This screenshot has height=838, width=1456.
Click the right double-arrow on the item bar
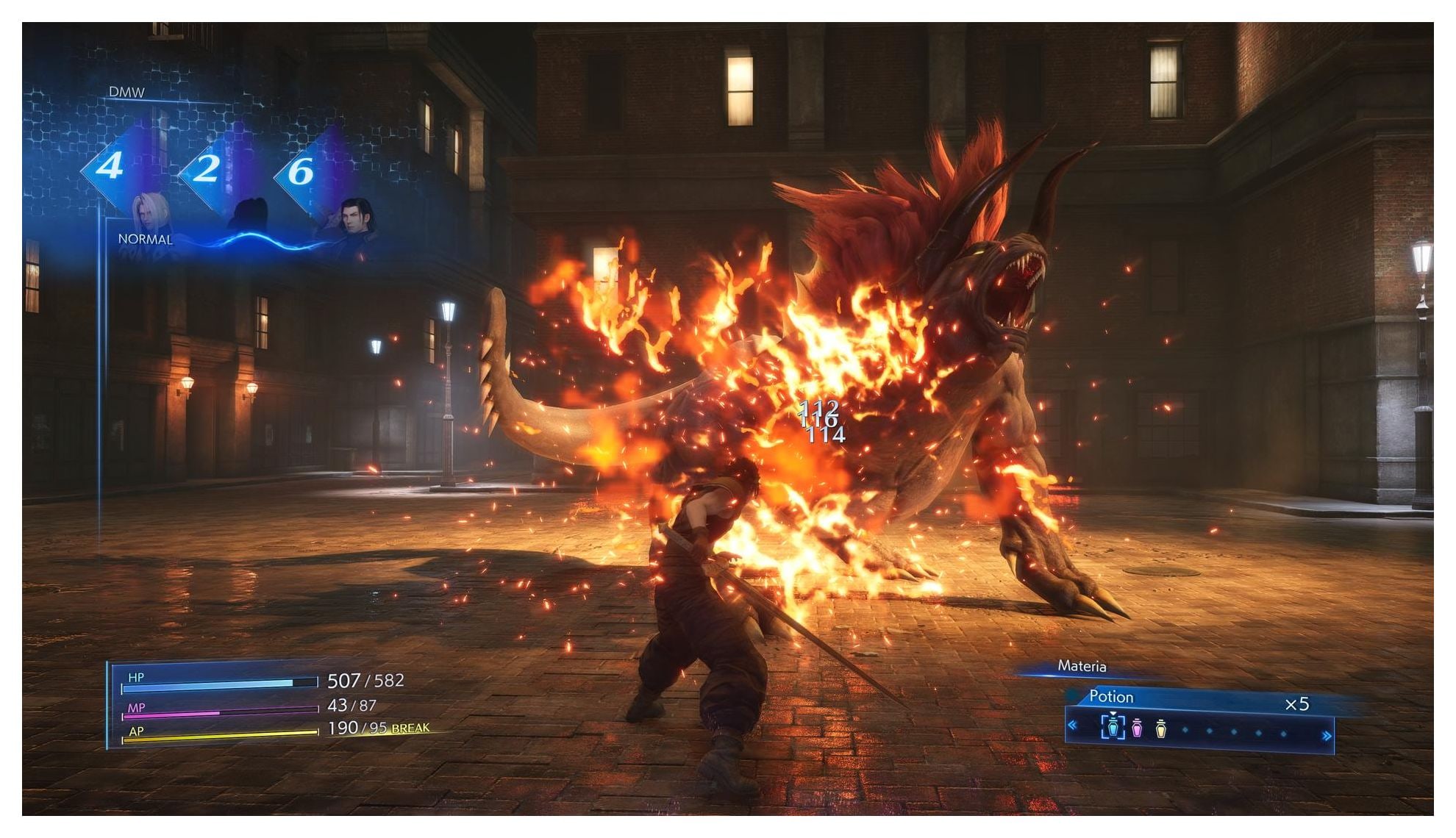[1327, 736]
